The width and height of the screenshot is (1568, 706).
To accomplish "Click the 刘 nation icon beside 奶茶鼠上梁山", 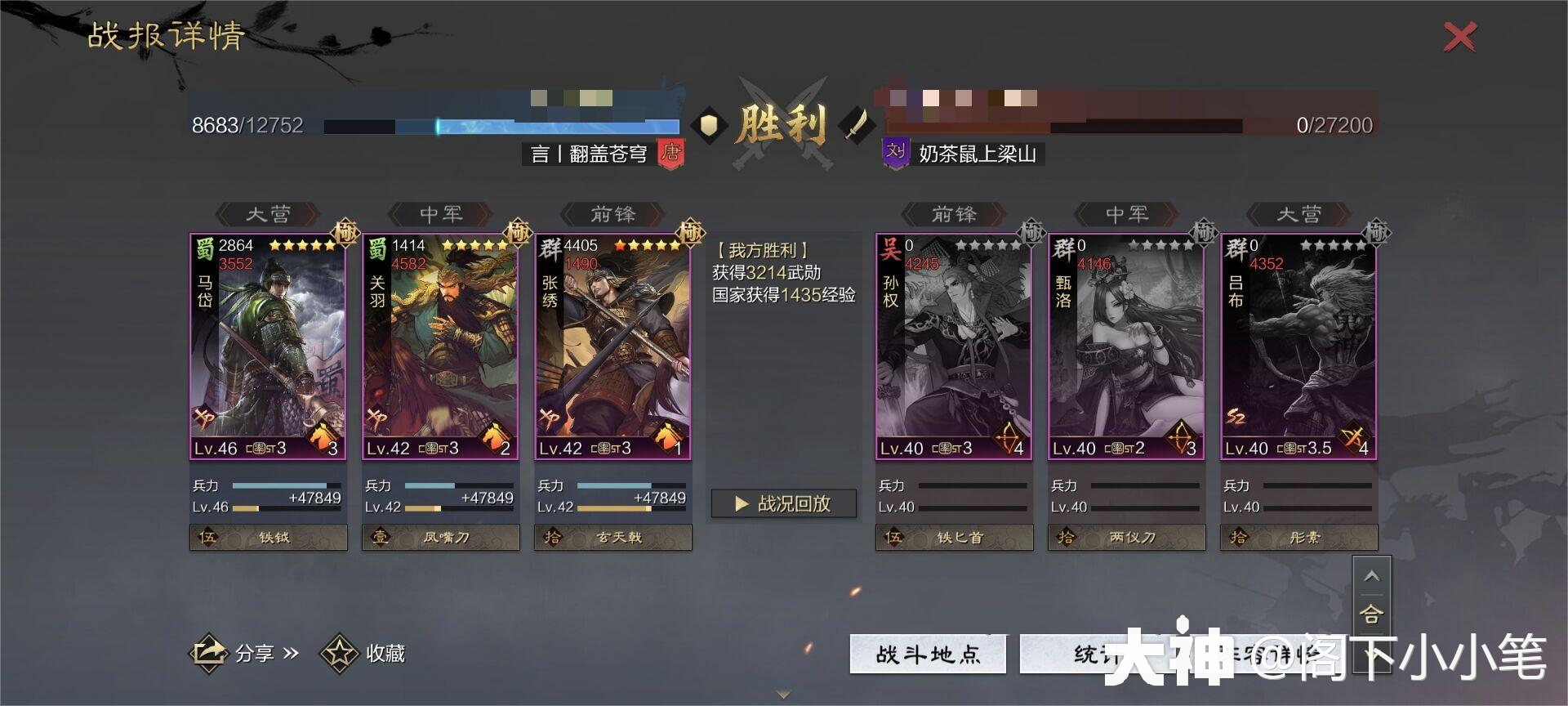I will tap(894, 152).
